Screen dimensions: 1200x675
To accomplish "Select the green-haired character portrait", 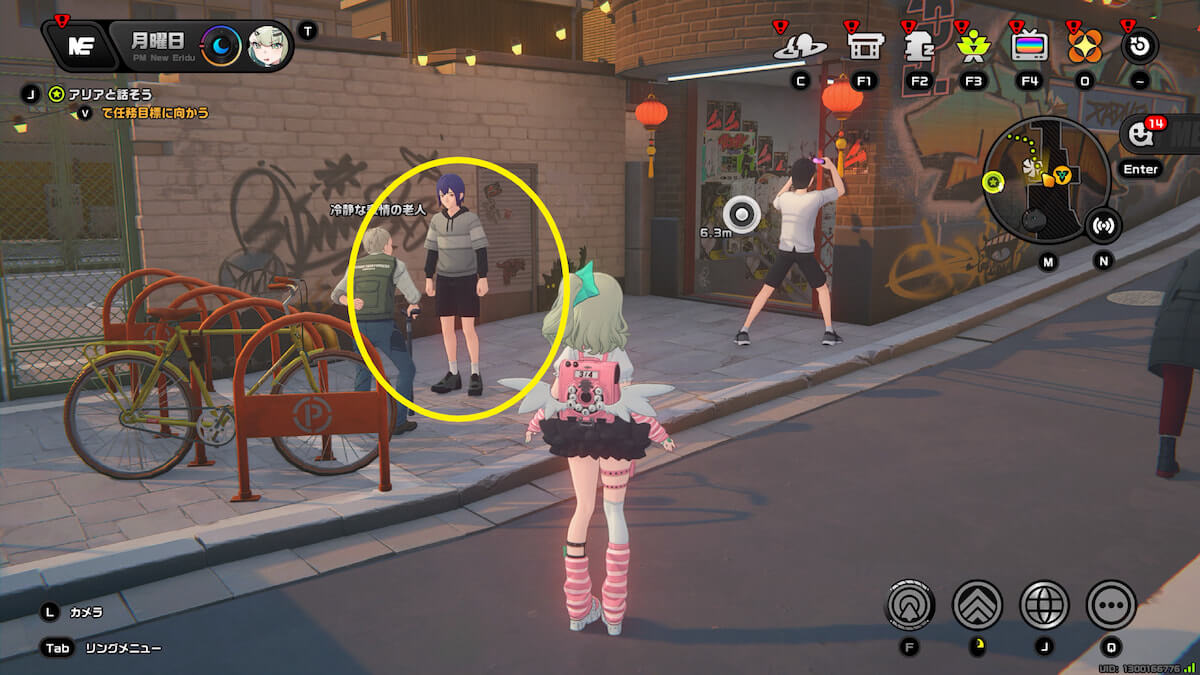I will click(x=267, y=45).
